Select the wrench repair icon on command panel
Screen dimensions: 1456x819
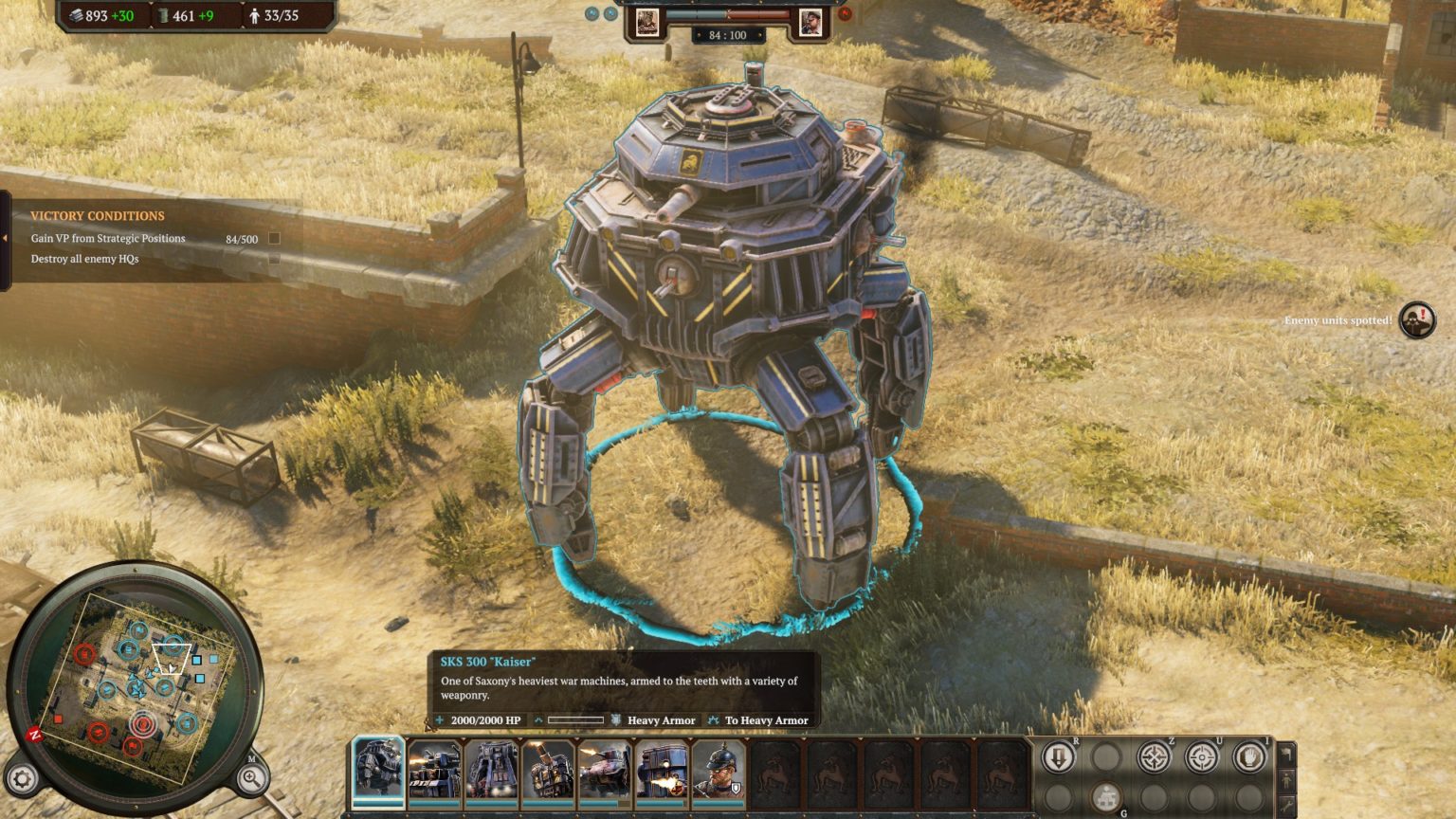coord(1285,803)
